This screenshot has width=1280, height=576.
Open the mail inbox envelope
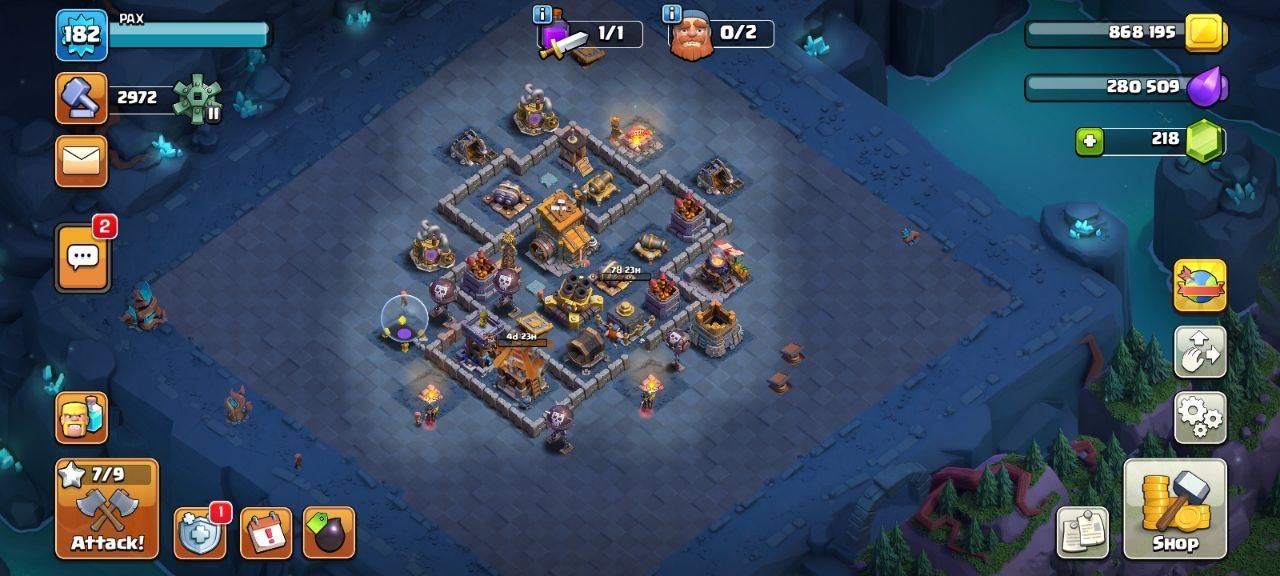pyautogui.click(x=81, y=160)
